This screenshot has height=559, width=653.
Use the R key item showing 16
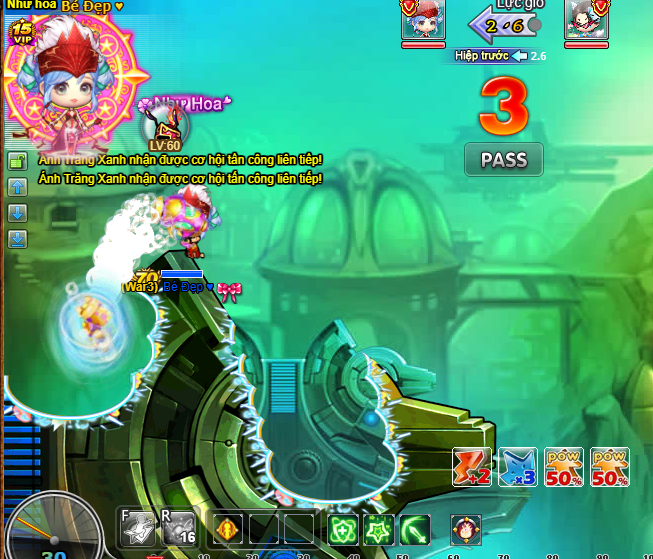pos(179,528)
